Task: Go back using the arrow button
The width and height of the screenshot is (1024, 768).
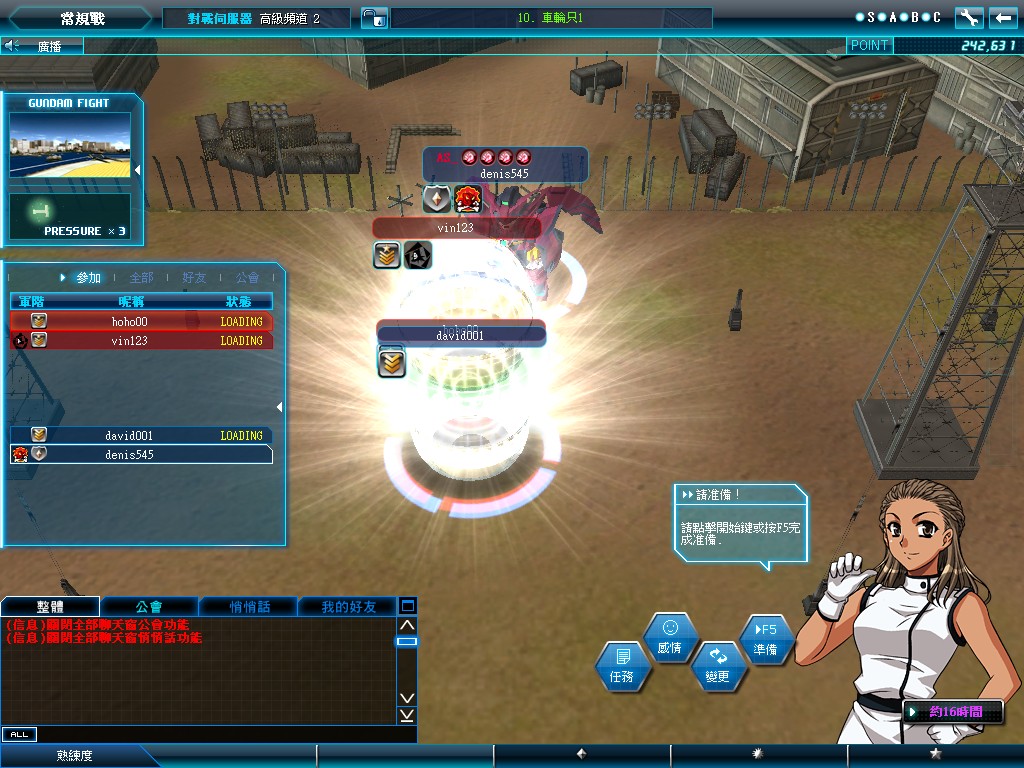Action: [x=1003, y=17]
